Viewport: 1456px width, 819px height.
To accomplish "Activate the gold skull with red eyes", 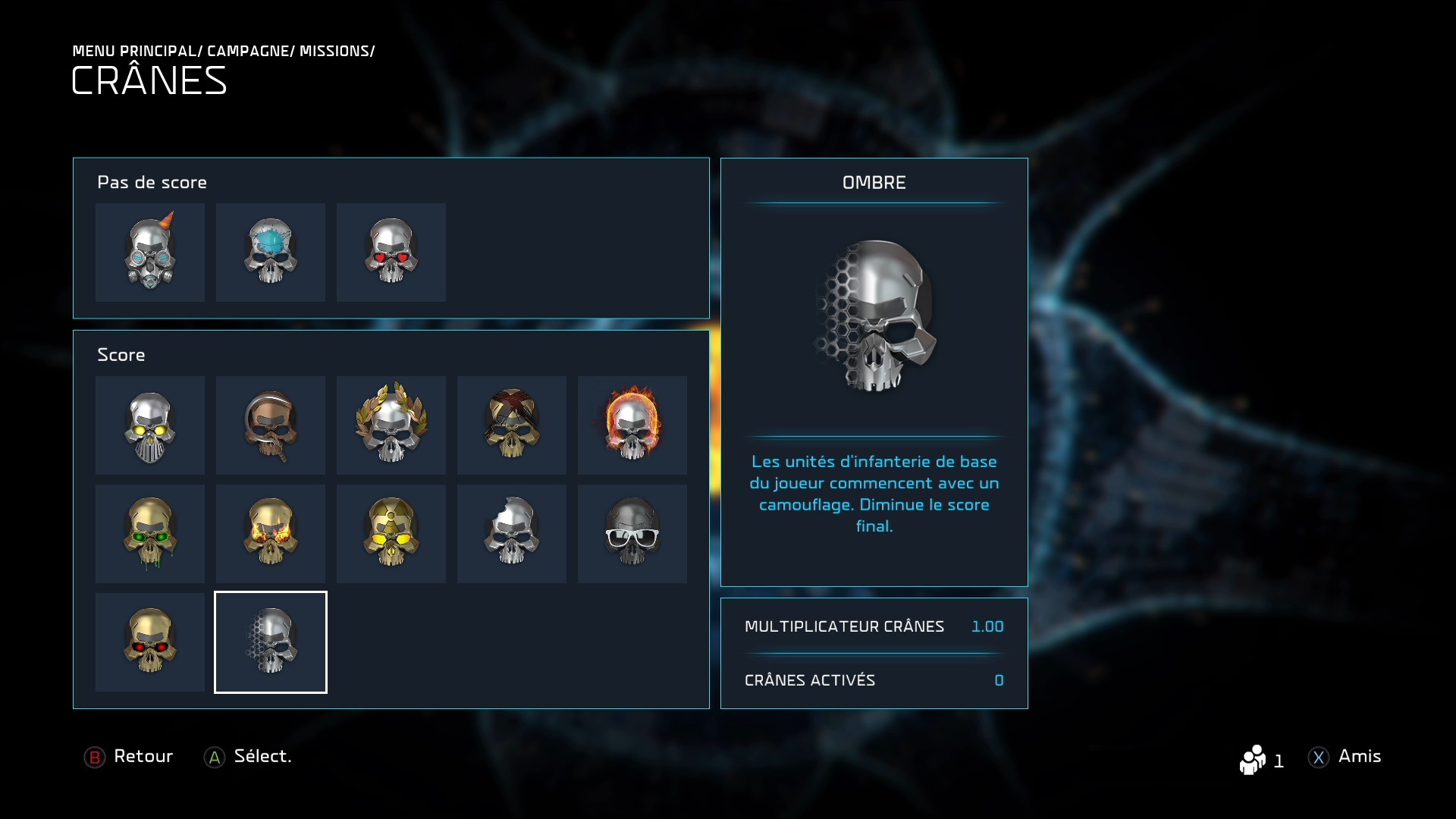I will click(150, 642).
